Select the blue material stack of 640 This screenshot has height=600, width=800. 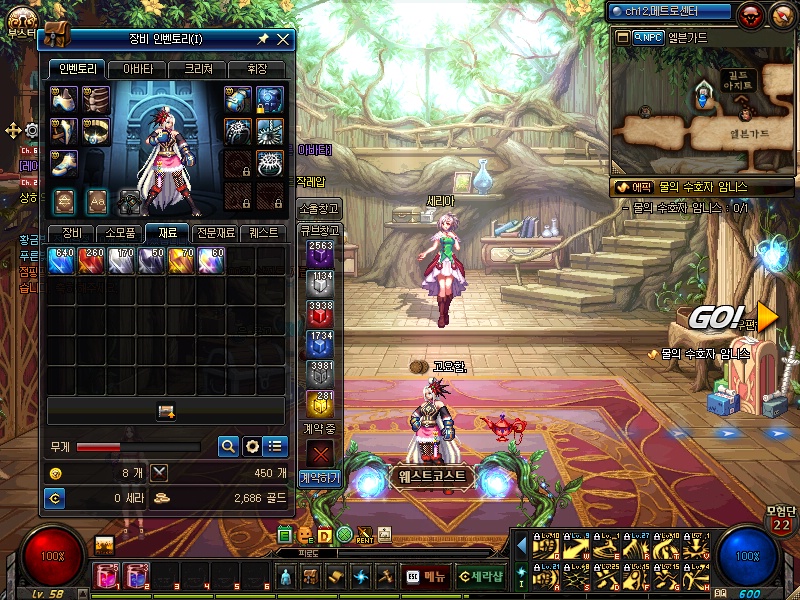click(62, 261)
